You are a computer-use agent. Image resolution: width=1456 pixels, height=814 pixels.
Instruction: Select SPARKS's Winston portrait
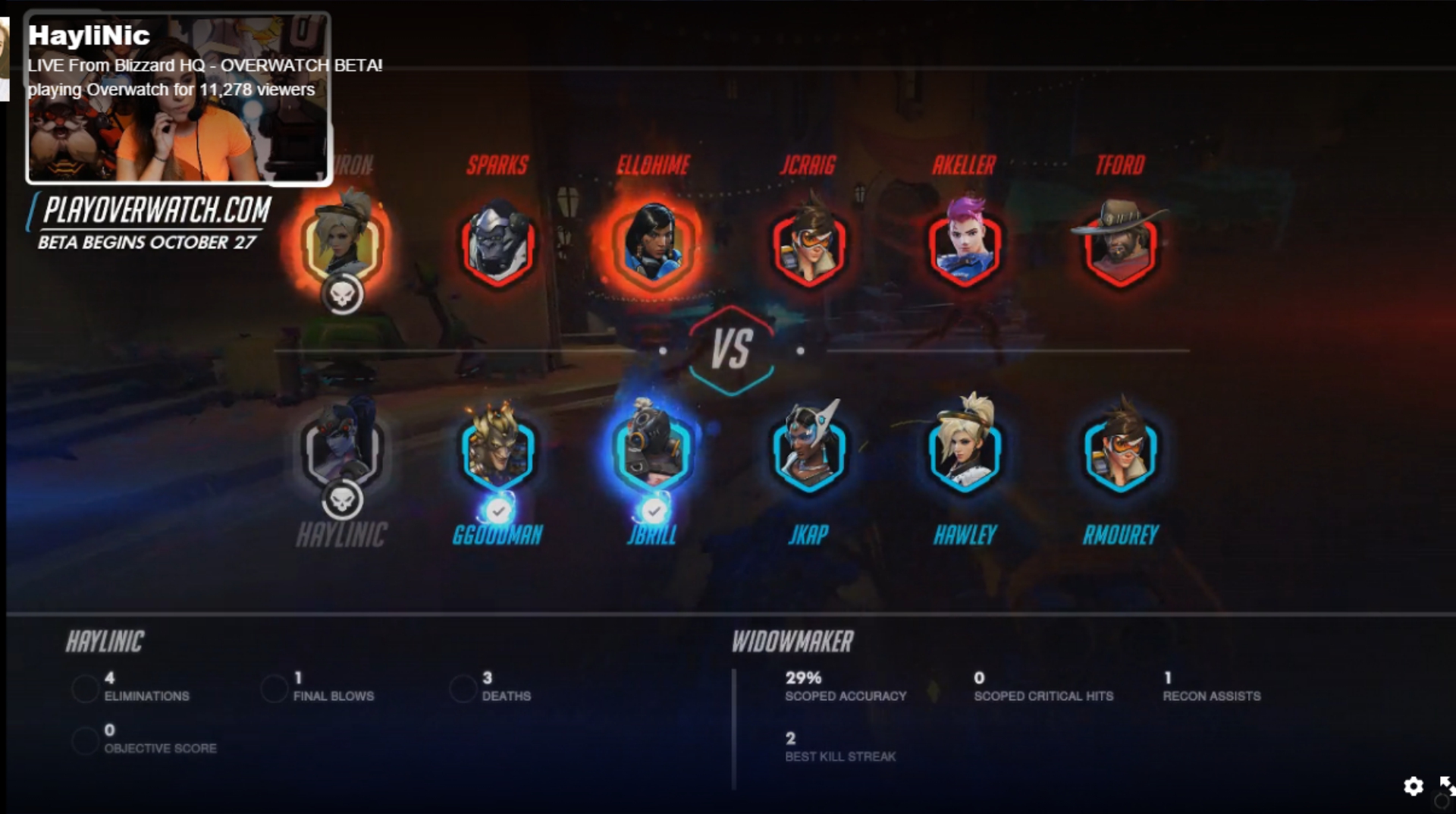(497, 244)
